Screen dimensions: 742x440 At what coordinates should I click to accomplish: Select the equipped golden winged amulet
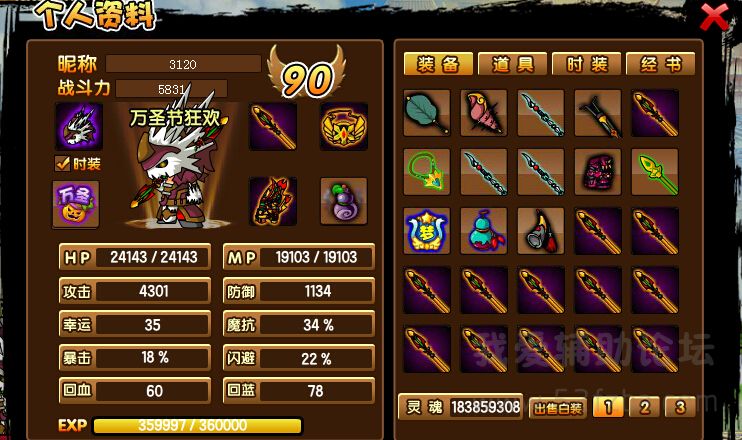pyautogui.click(x=343, y=125)
